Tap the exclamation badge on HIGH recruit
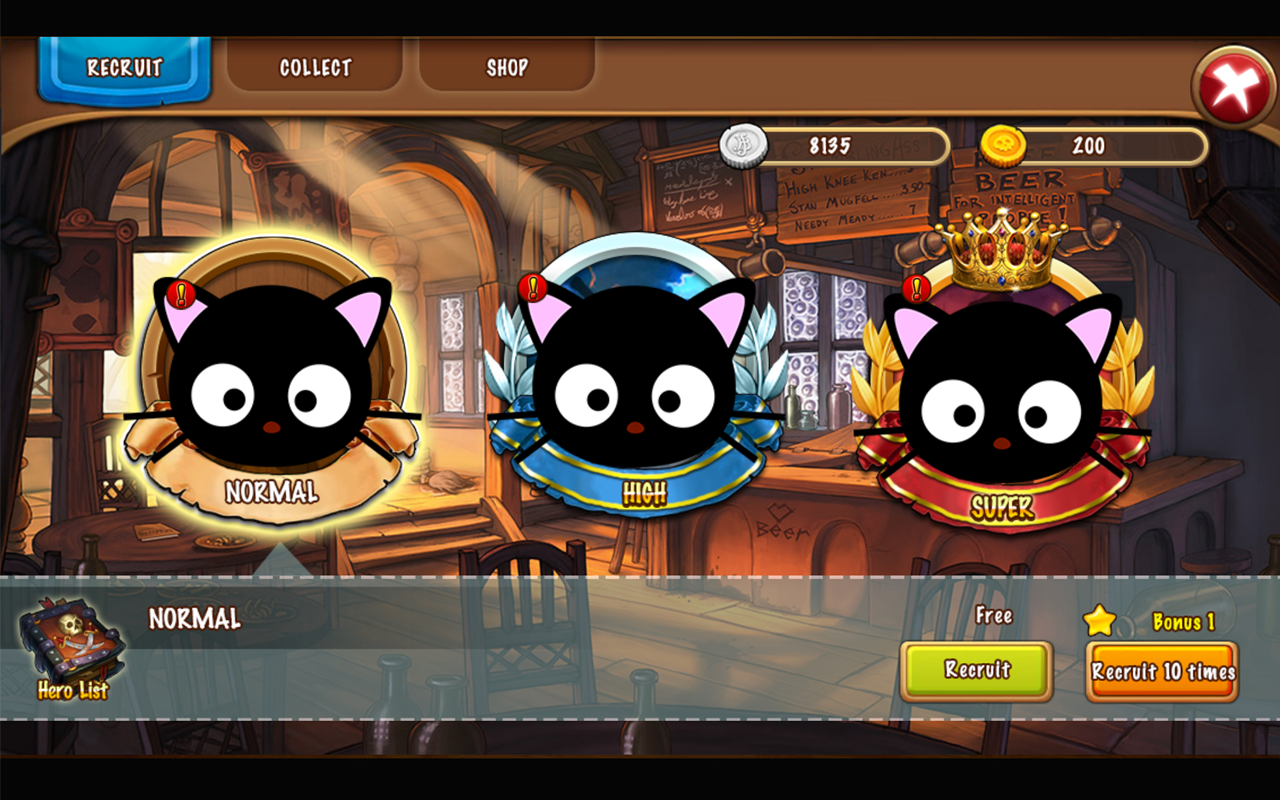Screen dimensions: 1280x800 [x=532, y=287]
